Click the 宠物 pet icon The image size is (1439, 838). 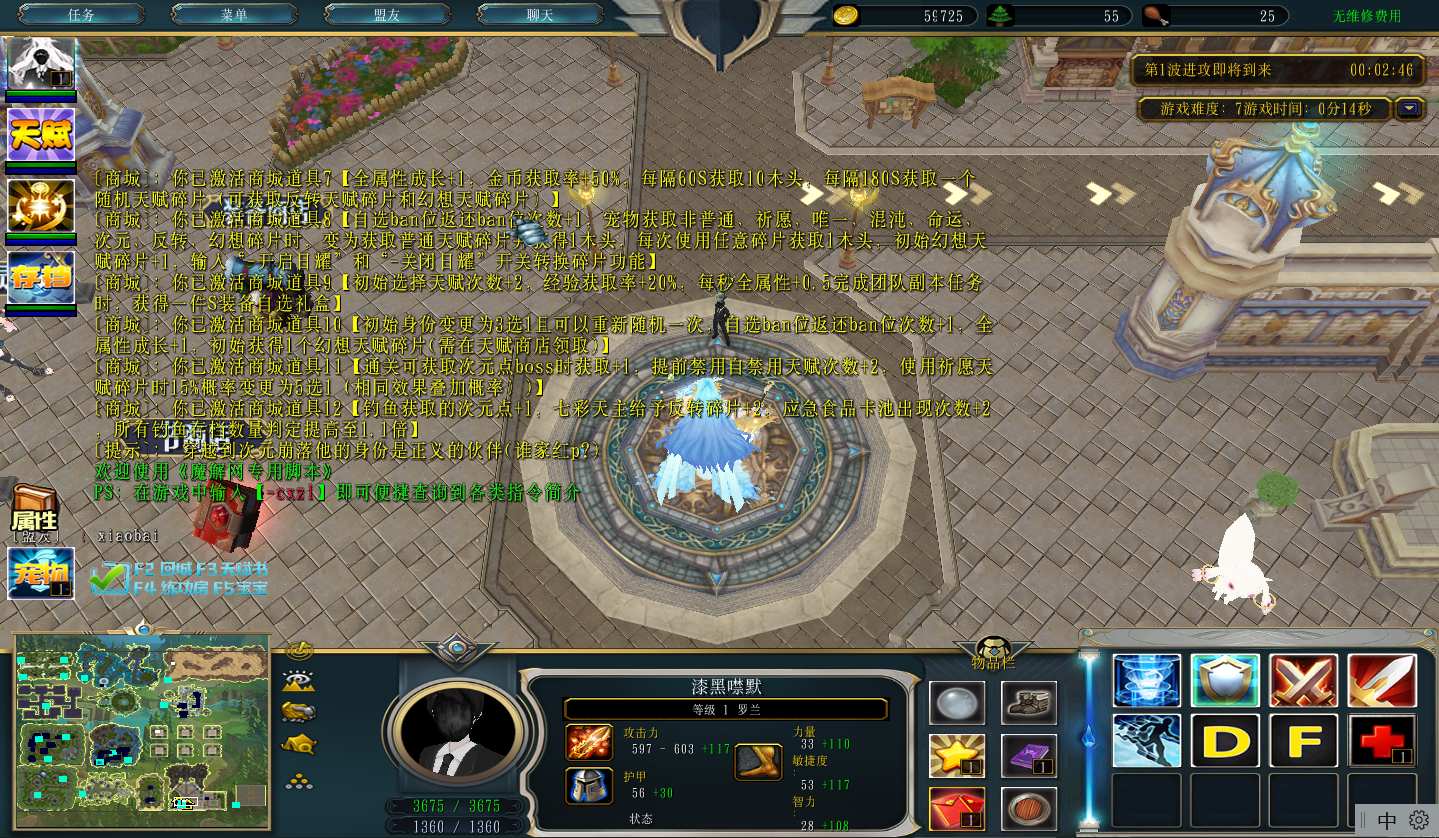41,573
